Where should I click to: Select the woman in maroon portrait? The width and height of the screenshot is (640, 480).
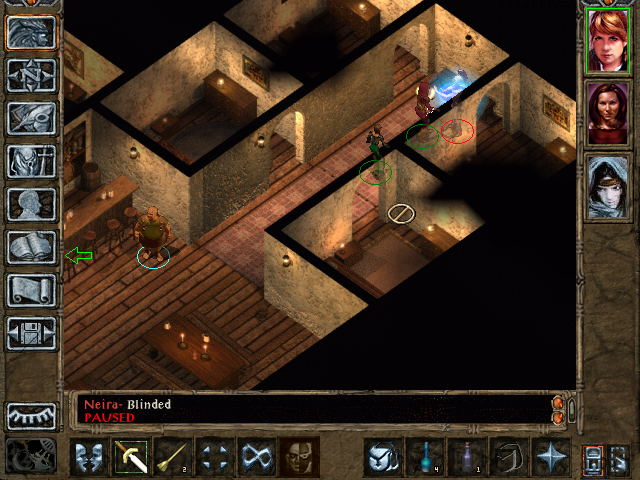click(x=608, y=113)
